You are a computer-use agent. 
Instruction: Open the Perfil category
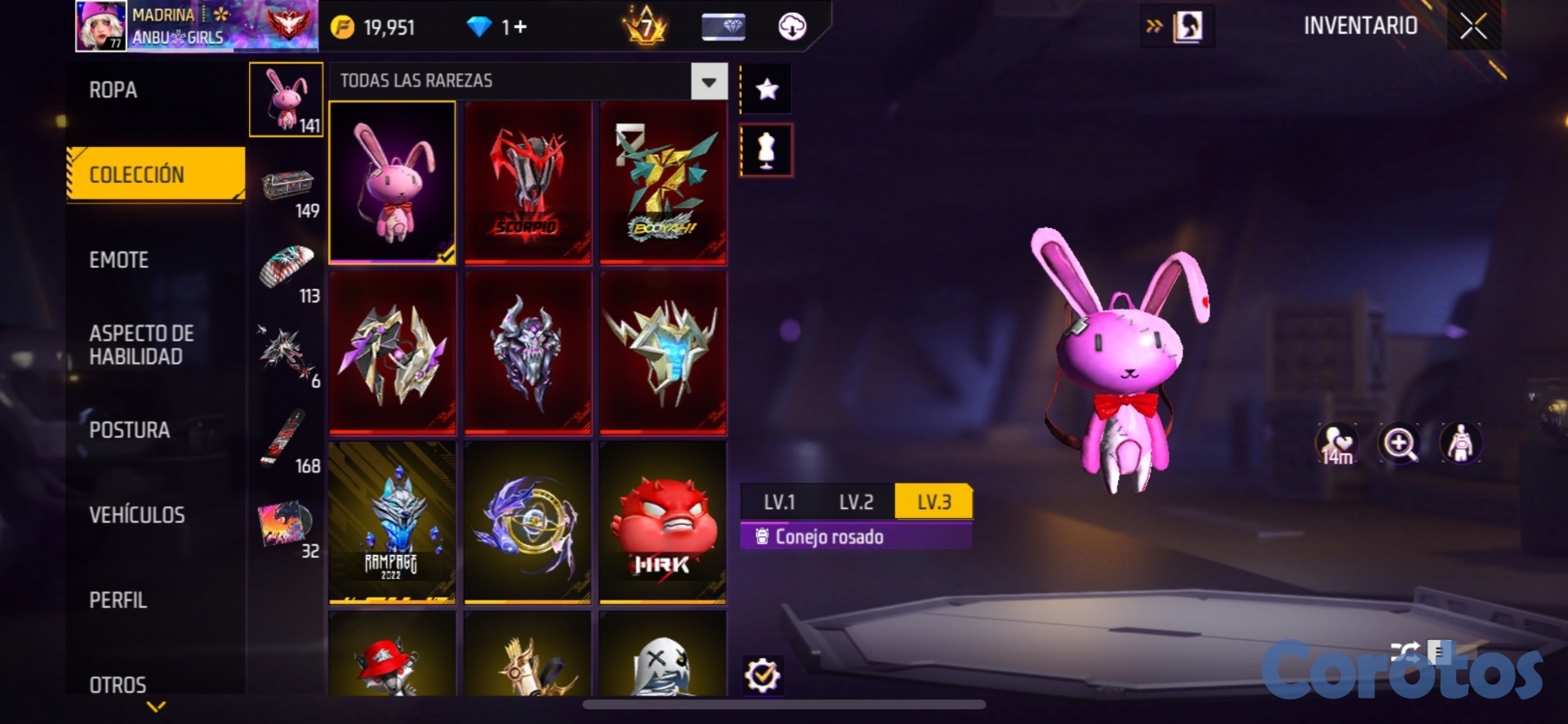point(118,600)
